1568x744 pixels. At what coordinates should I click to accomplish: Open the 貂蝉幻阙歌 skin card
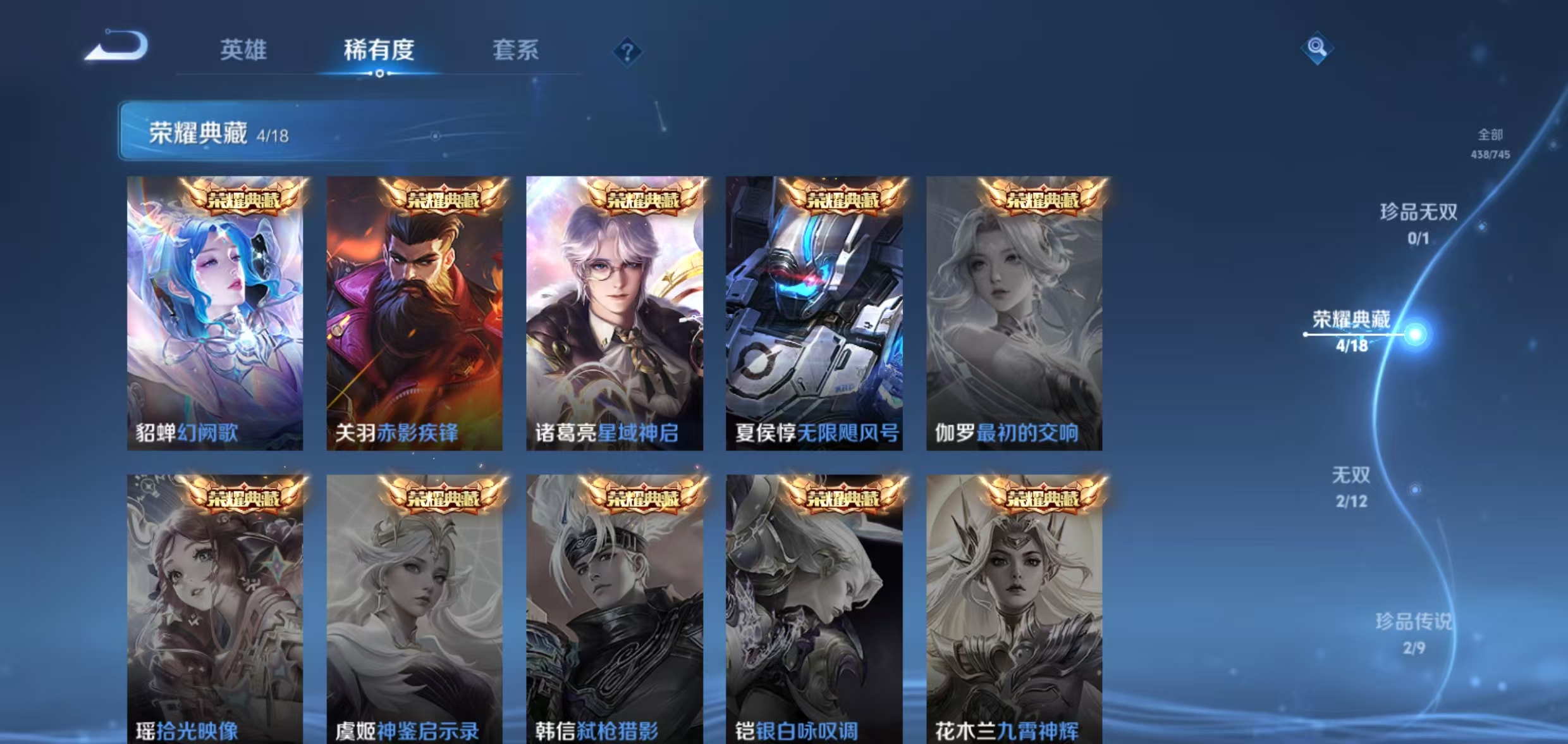pyautogui.click(x=216, y=313)
